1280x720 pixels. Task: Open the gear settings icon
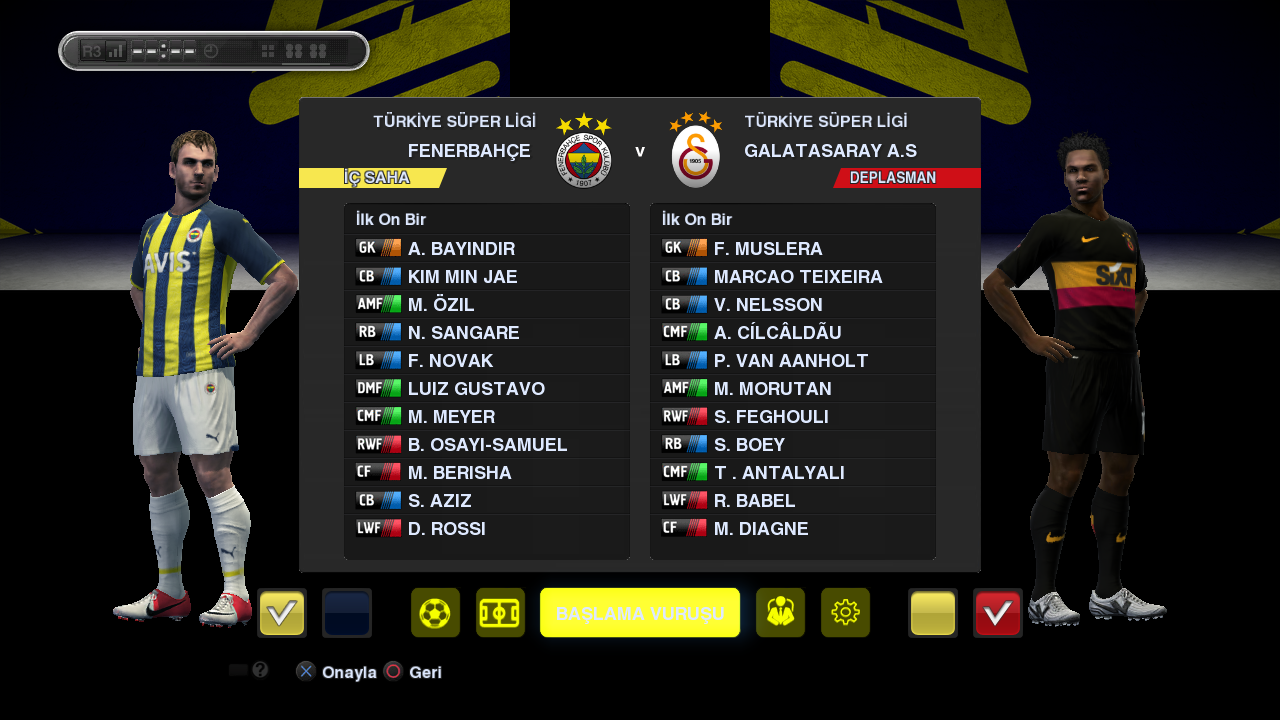tap(845, 613)
